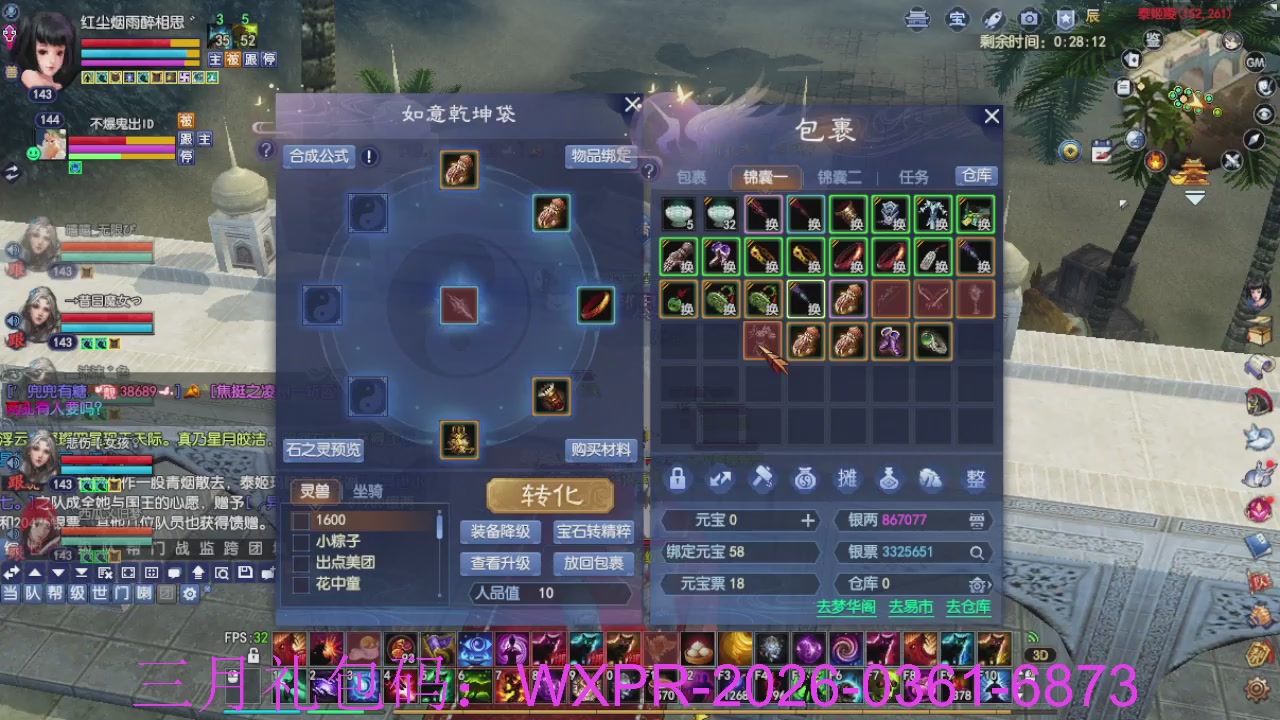This screenshot has height=720, width=1280.
Task: Sort the bag using the 整 icon
Action: tap(975, 479)
